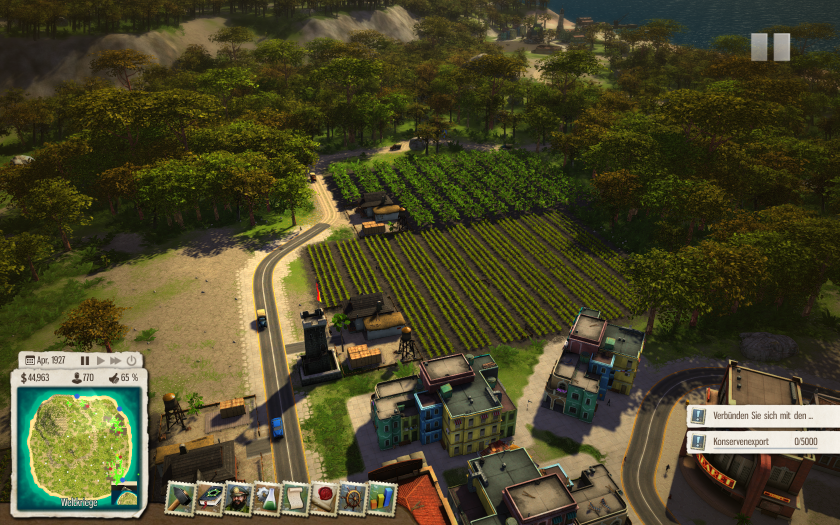The width and height of the screenshot is (840, 525).
Task: Activate fast-forward game speed
Action: [x=116, y=360]
